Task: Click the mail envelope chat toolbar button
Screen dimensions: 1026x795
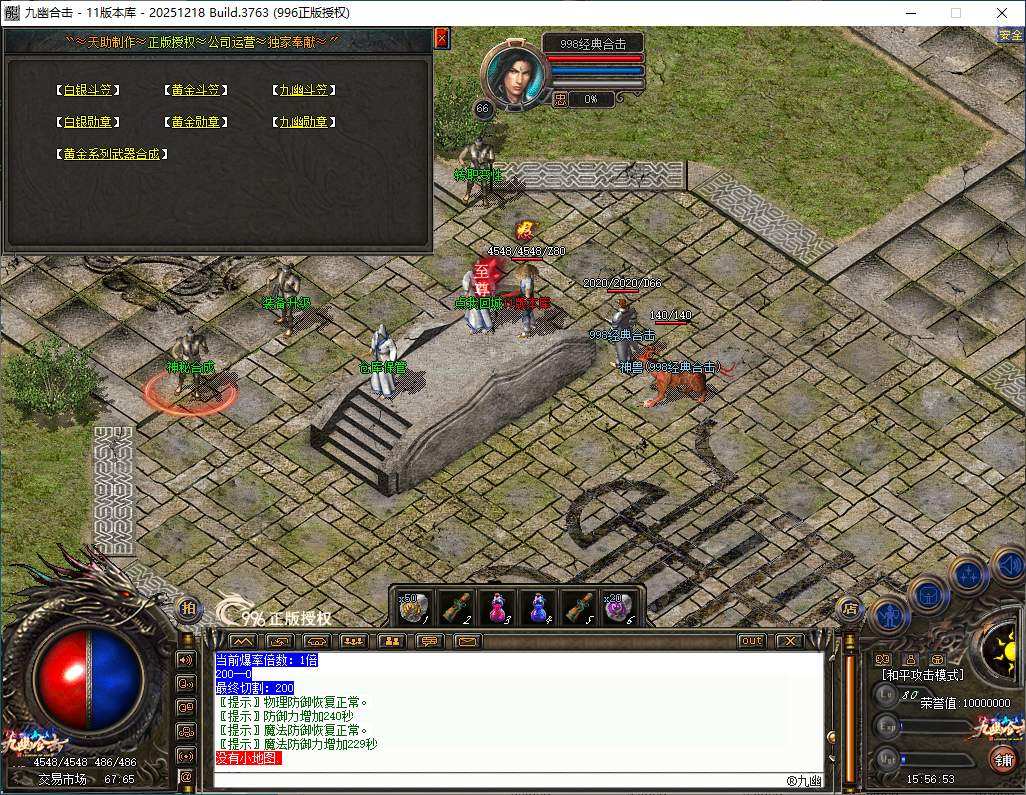Action: point(467,641)
